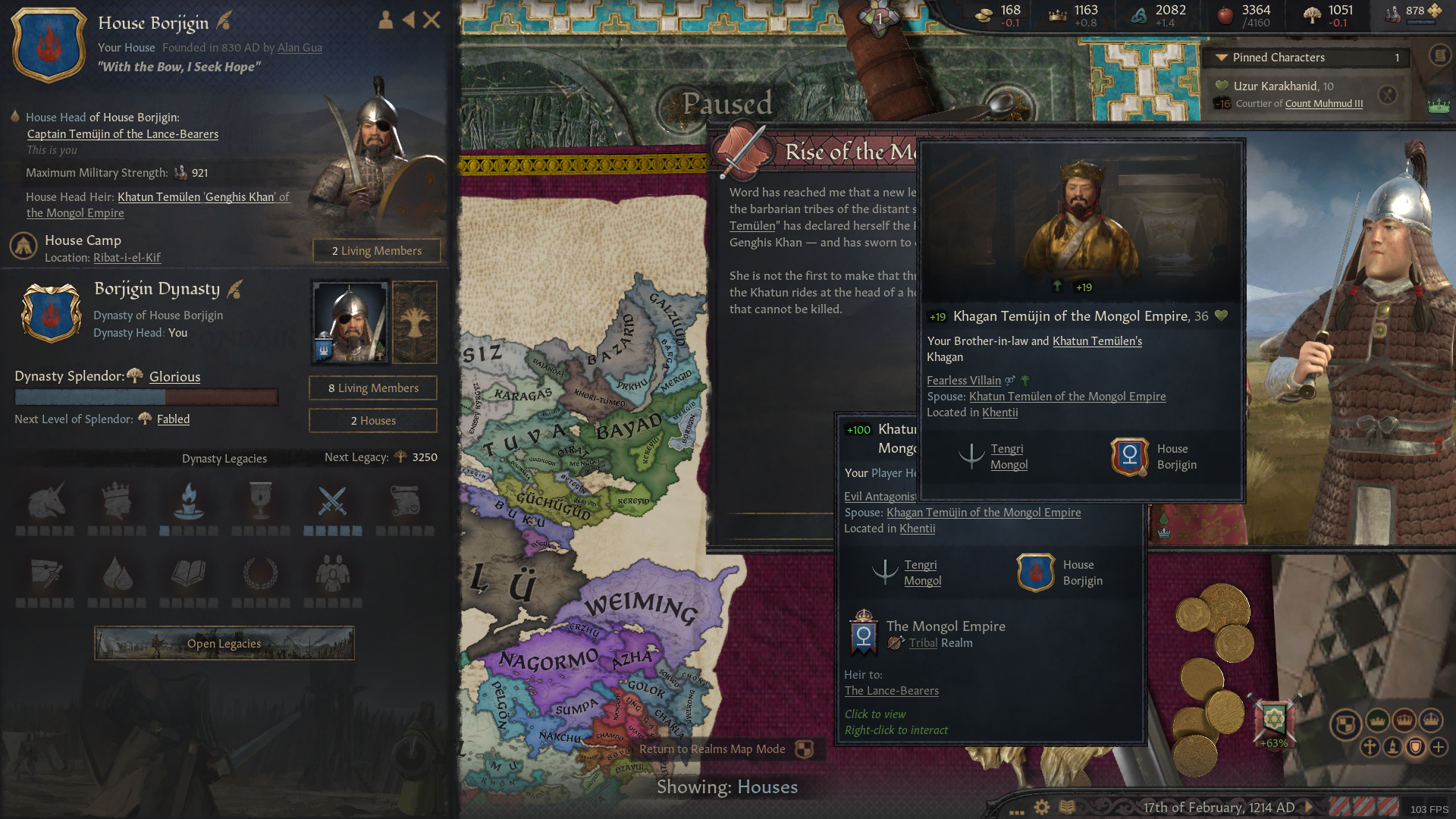Viewport: 1456px width, 819px height.
Task: Switch to the dynasty tree tab beside the portrait
Action: click(x=414, y=322)
